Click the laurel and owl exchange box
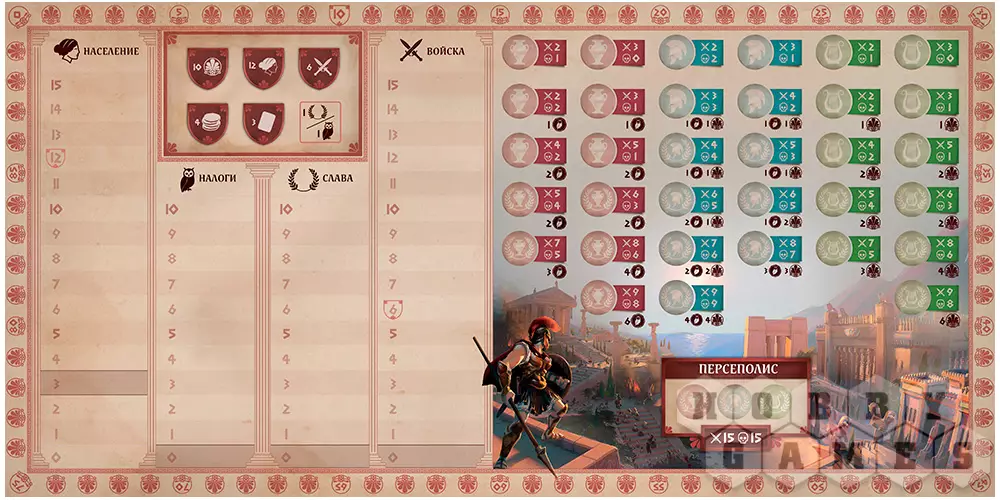 [x=319, y=121]
